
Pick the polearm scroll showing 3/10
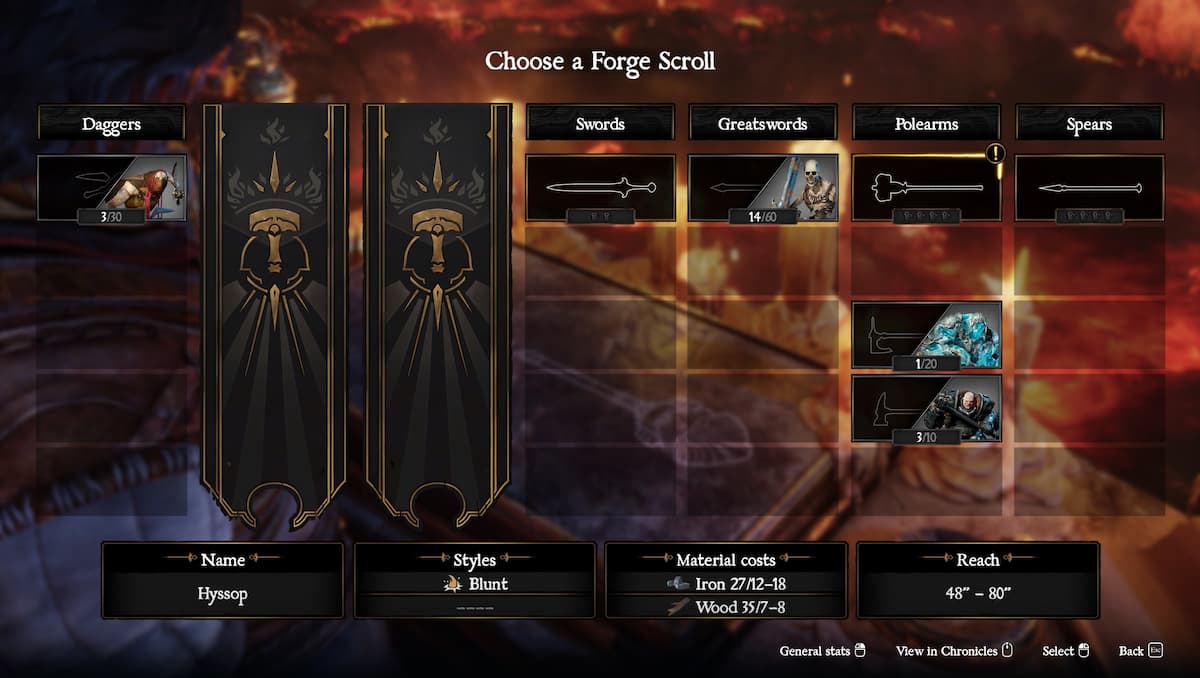point(926,408)
